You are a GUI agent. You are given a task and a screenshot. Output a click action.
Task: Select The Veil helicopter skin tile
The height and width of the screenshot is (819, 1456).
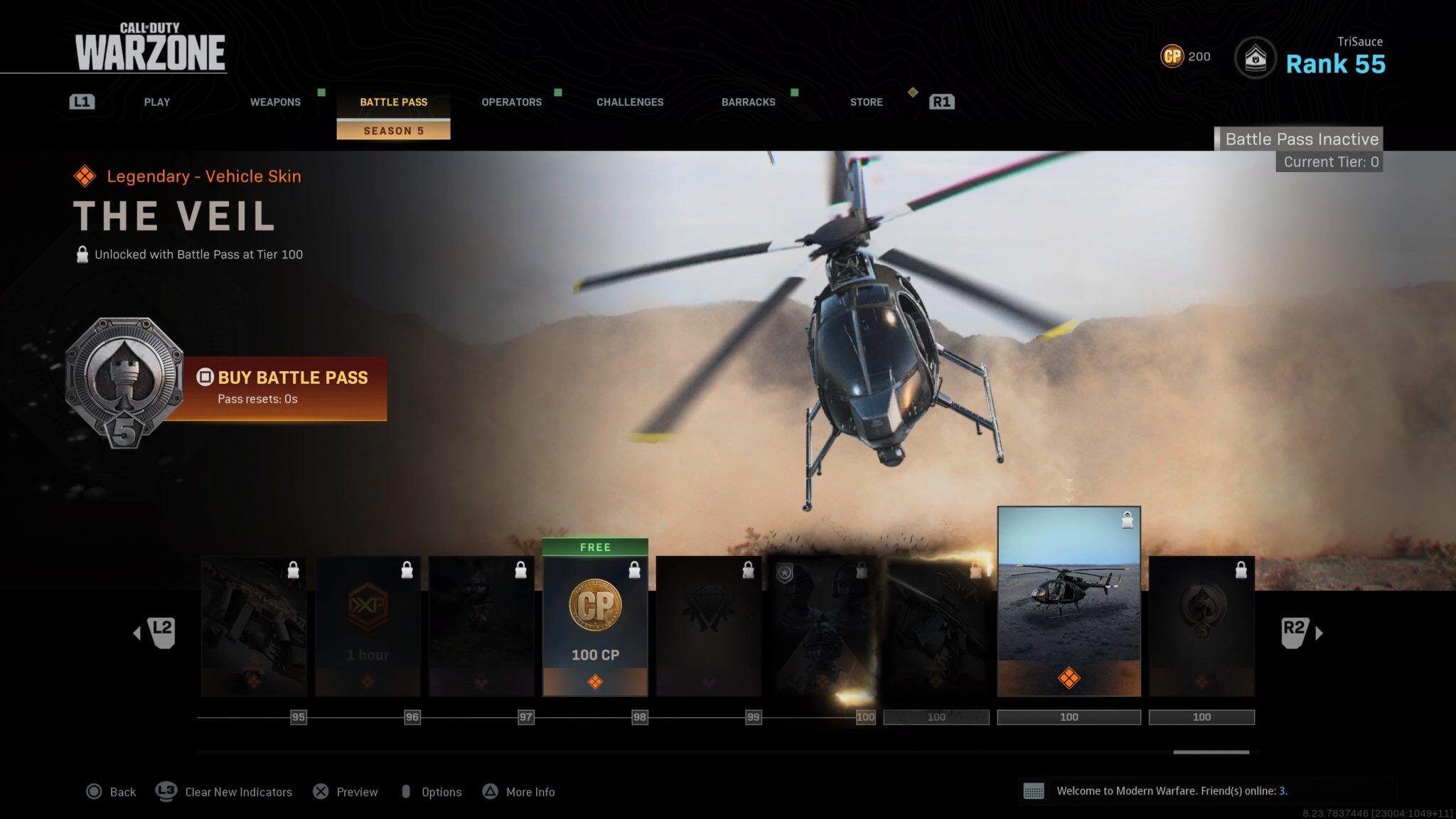(x=1069, y=601)
